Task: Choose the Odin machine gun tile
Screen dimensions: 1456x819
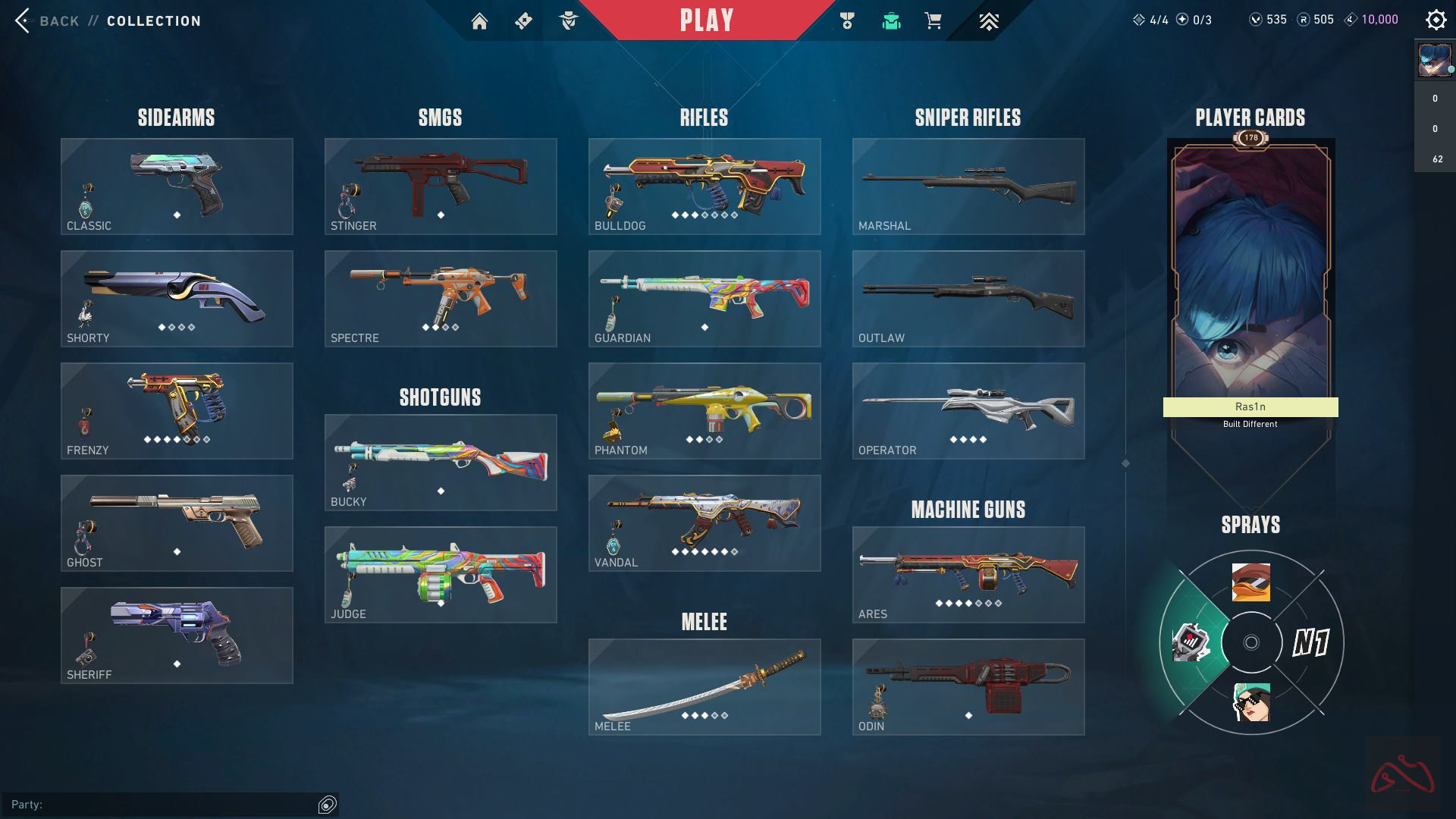Action: (x=968, y=686)
